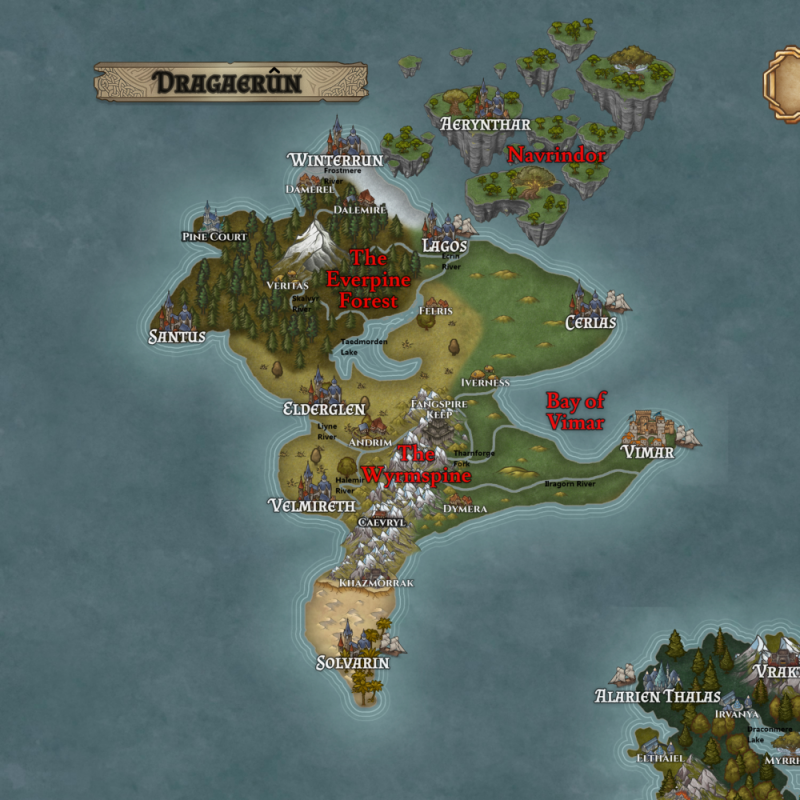Click the Dragaerûn title banner

pos(230,82)
